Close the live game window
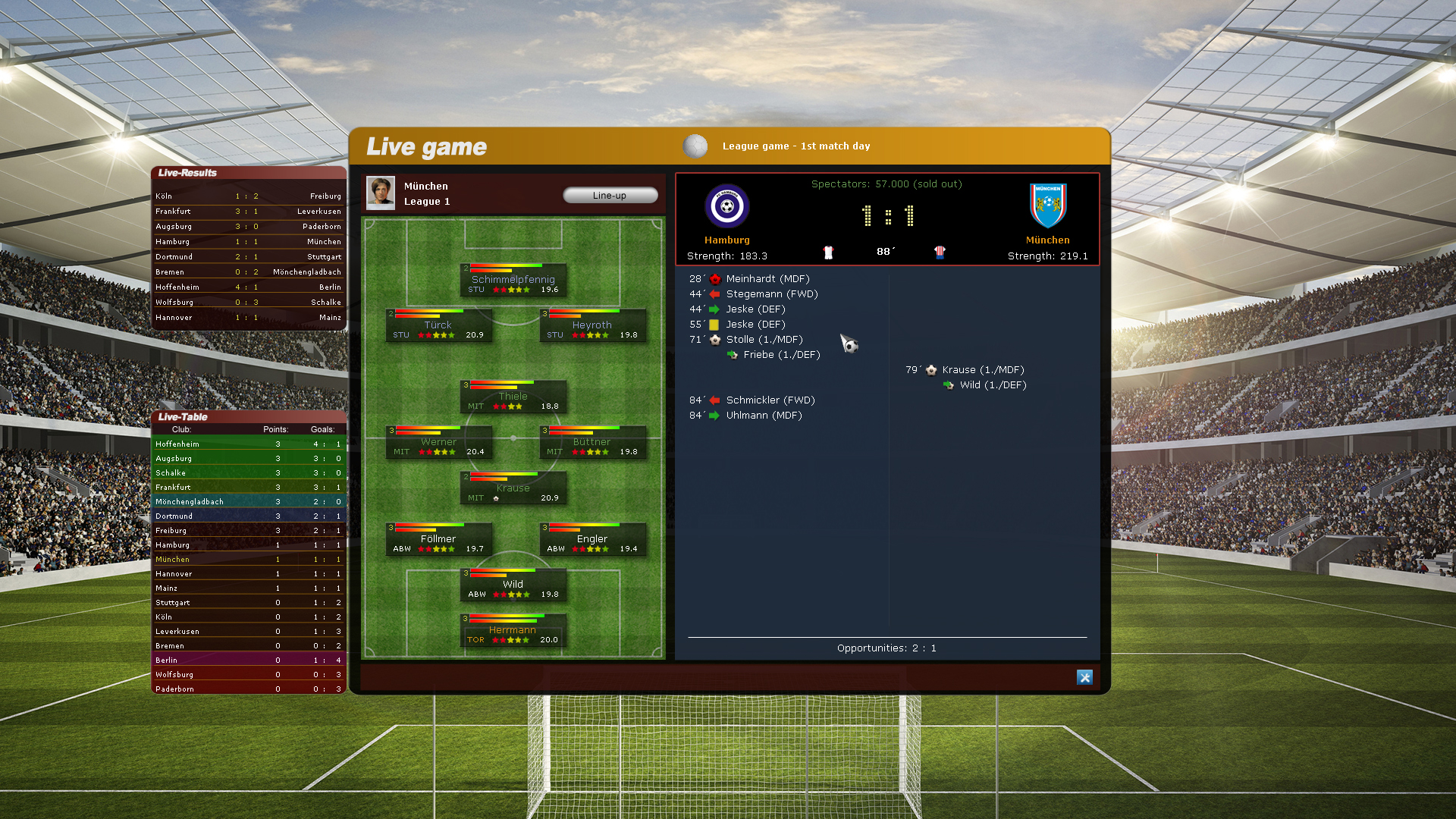The image size is (1456, 819). [x=1084, y=677]
